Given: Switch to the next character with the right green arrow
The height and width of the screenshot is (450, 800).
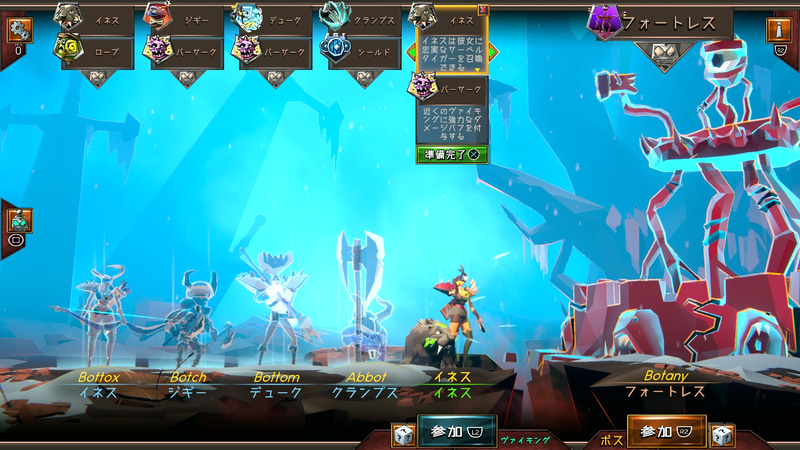Looking at the screenshot, I should [x=493, y=52].
